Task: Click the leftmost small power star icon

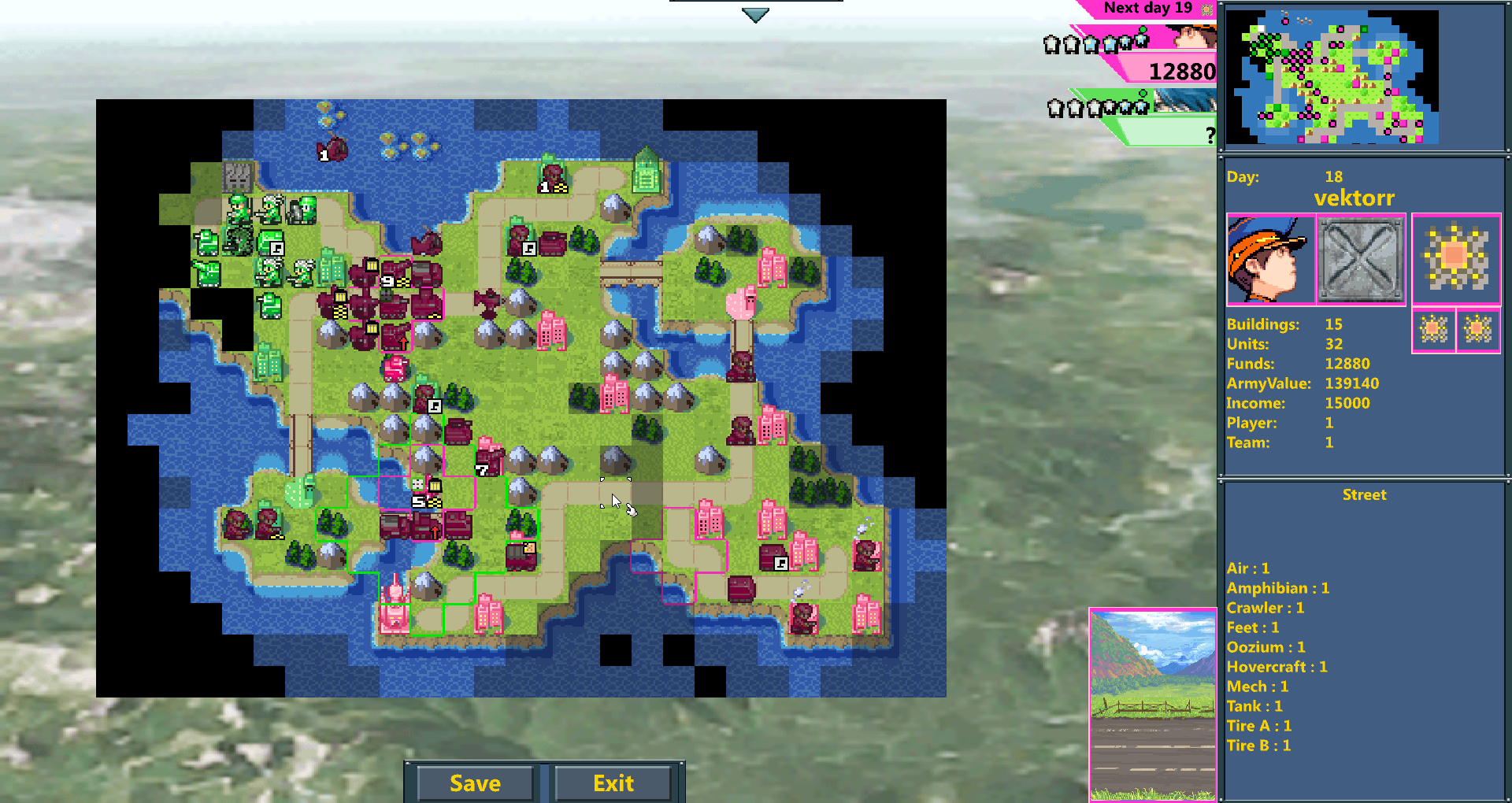Action: pyautogui.click(x=1435, y=330)
